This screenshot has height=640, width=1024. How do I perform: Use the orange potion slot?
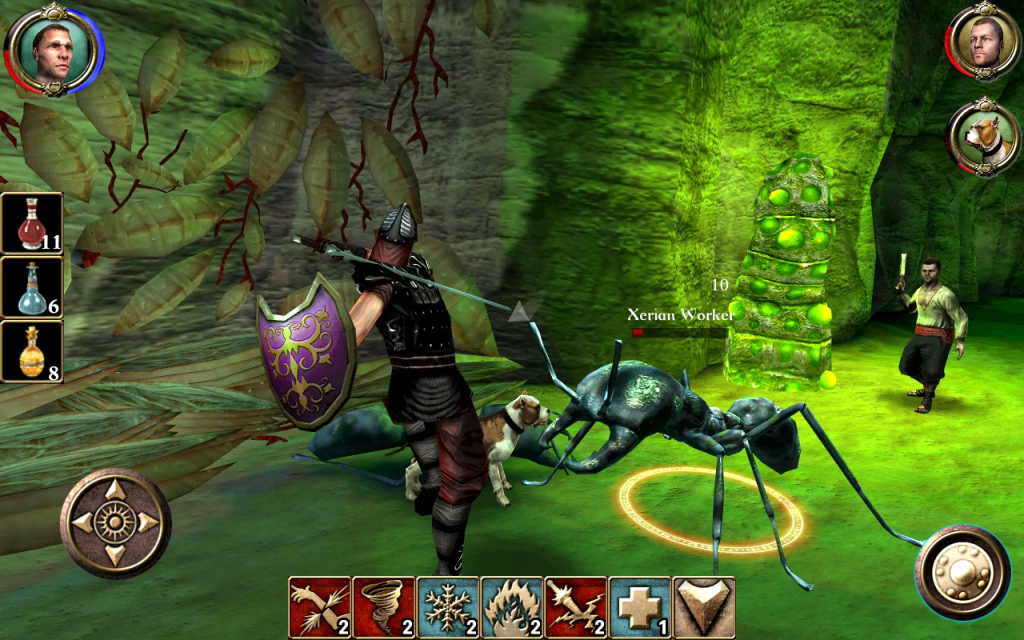coord(32,350)
